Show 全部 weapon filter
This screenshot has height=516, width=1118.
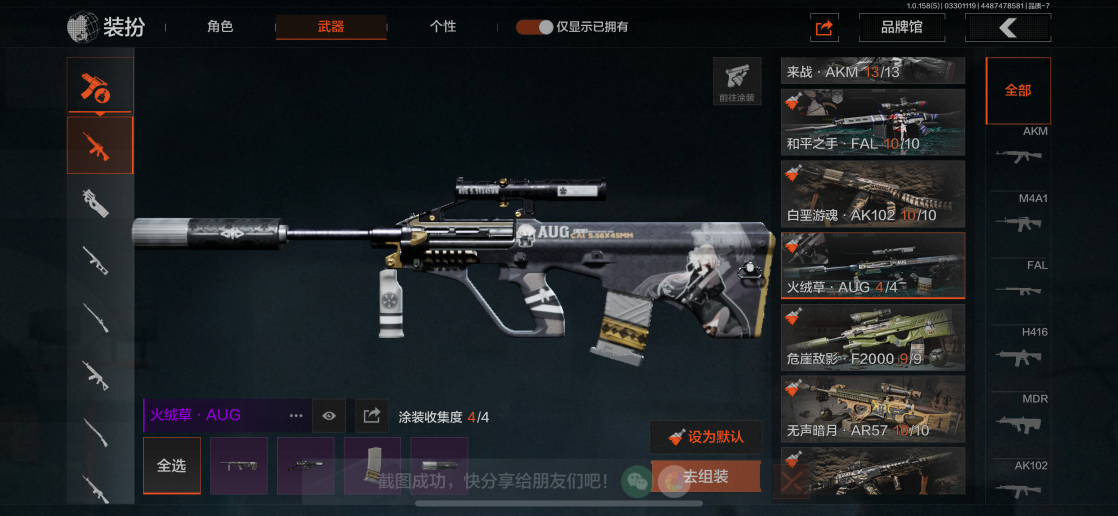1018,90
